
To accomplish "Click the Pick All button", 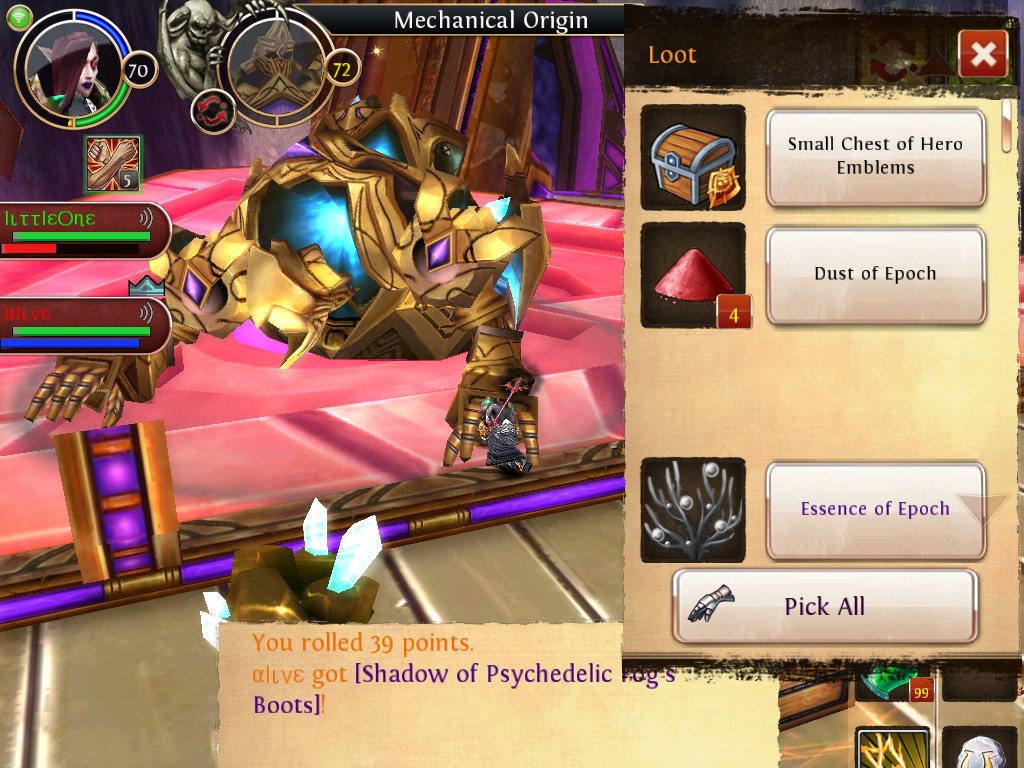I will tap(824, 606).
